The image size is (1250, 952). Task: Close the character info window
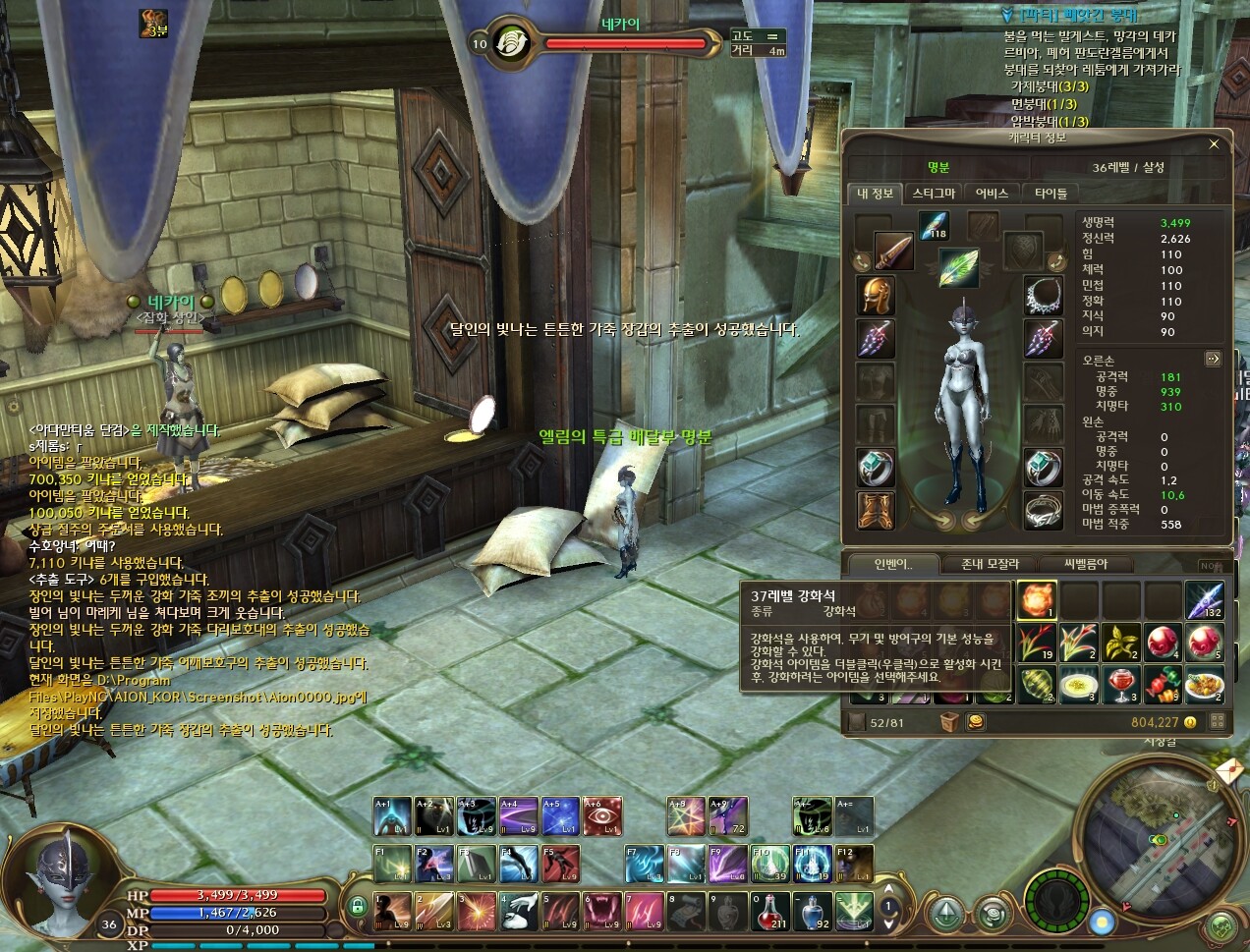[x=1214, y=144]
